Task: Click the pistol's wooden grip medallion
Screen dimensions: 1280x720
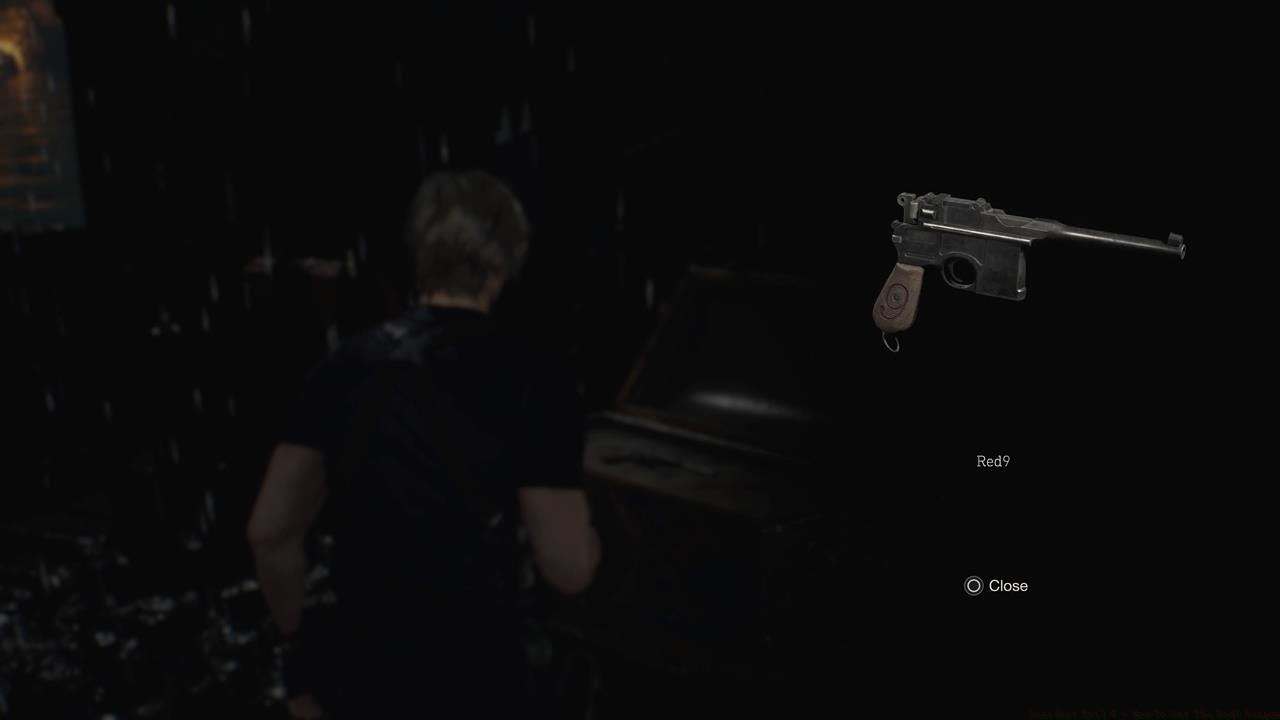Action: coord(893,300)
